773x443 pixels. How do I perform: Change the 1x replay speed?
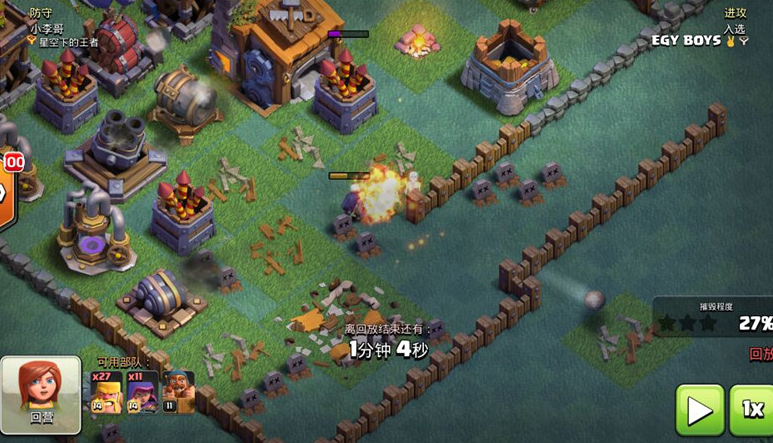[x=752, y=410]
